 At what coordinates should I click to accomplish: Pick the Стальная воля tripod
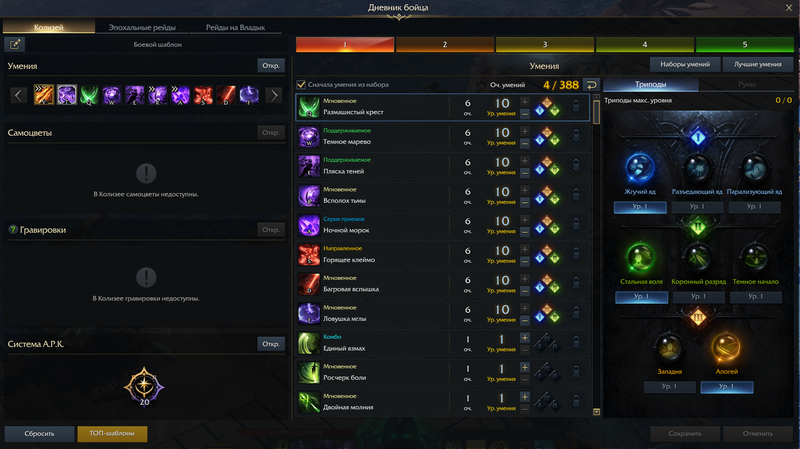click(640, 261)
